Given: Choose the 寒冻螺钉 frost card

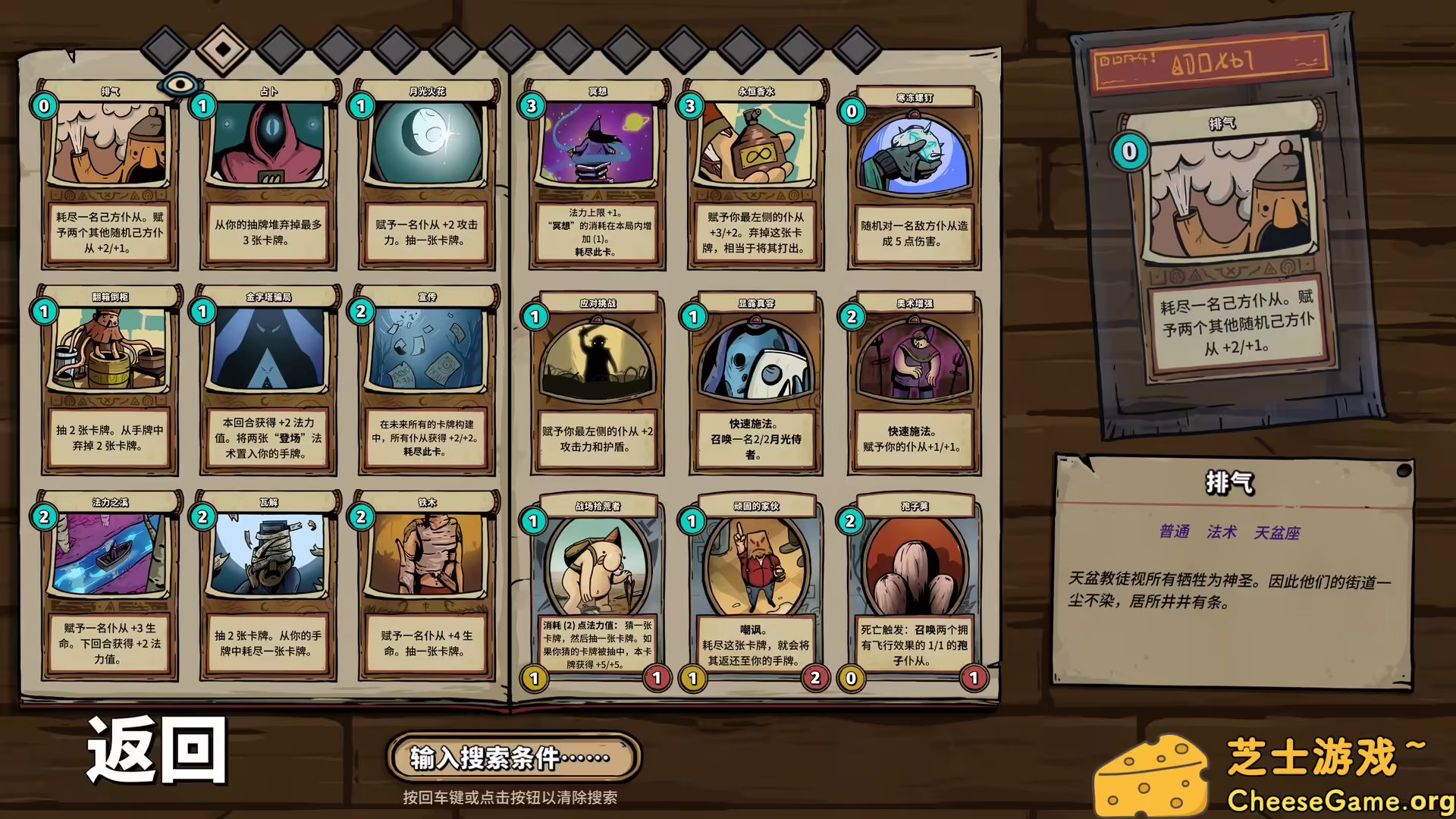Looking at the screenshot, I should coord(914,180).
